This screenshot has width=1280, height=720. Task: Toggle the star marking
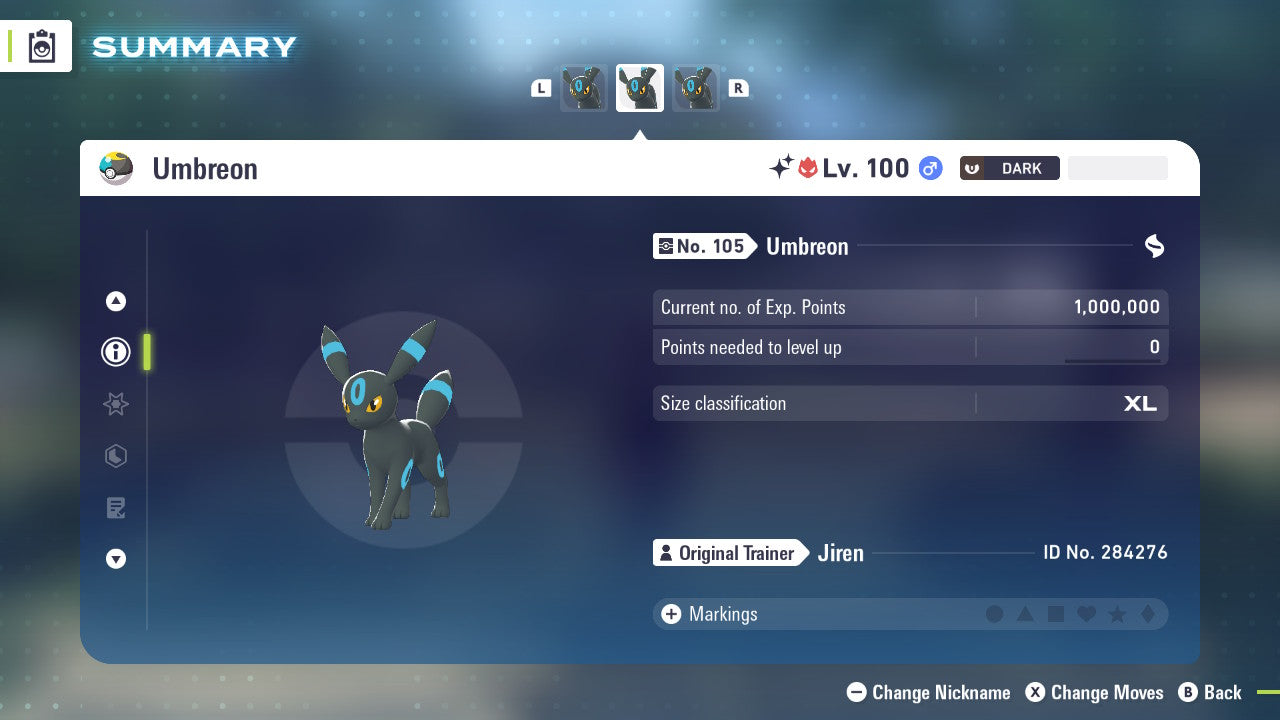tap(1117, 614)
